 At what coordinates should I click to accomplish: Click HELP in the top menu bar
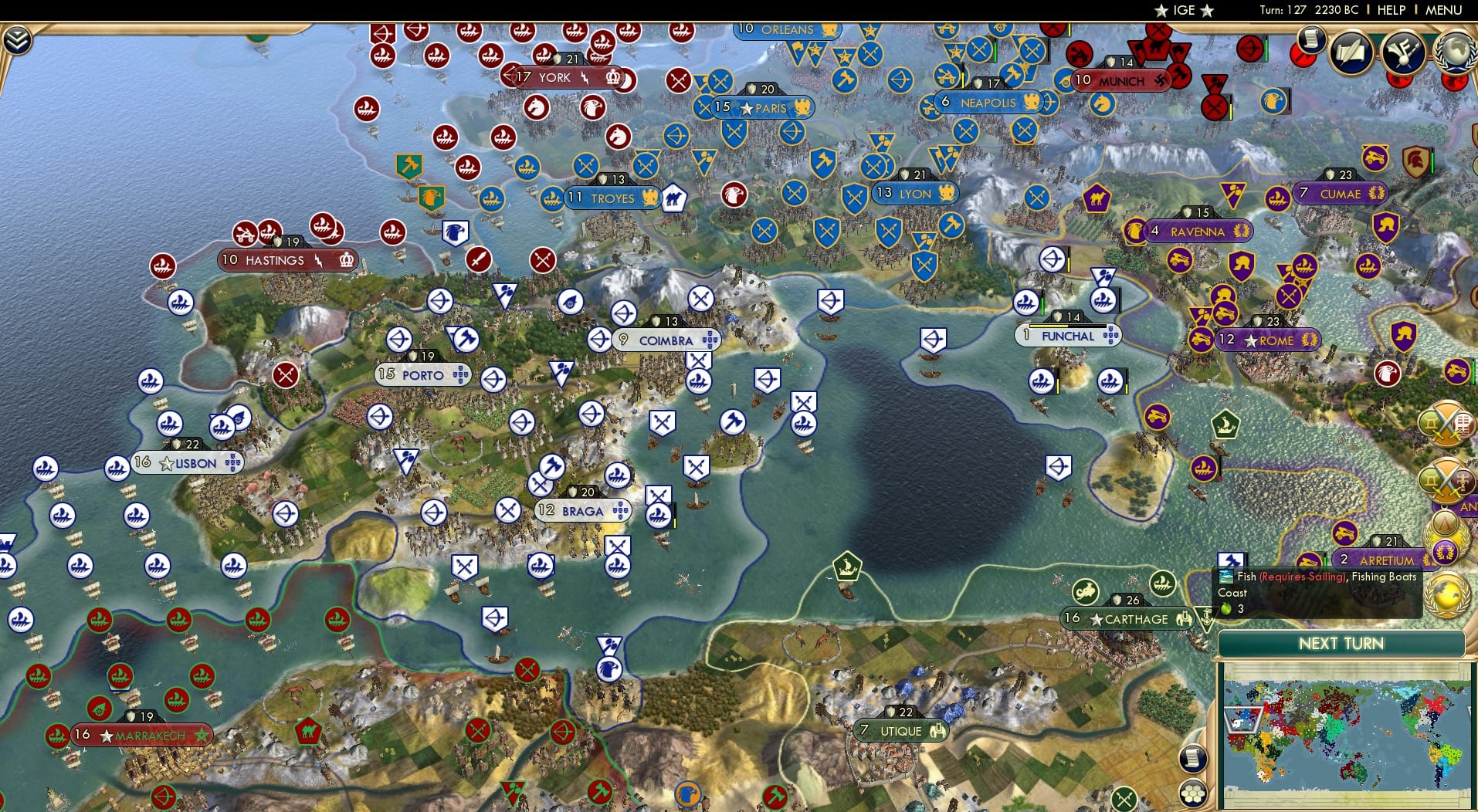[1390, 10]
